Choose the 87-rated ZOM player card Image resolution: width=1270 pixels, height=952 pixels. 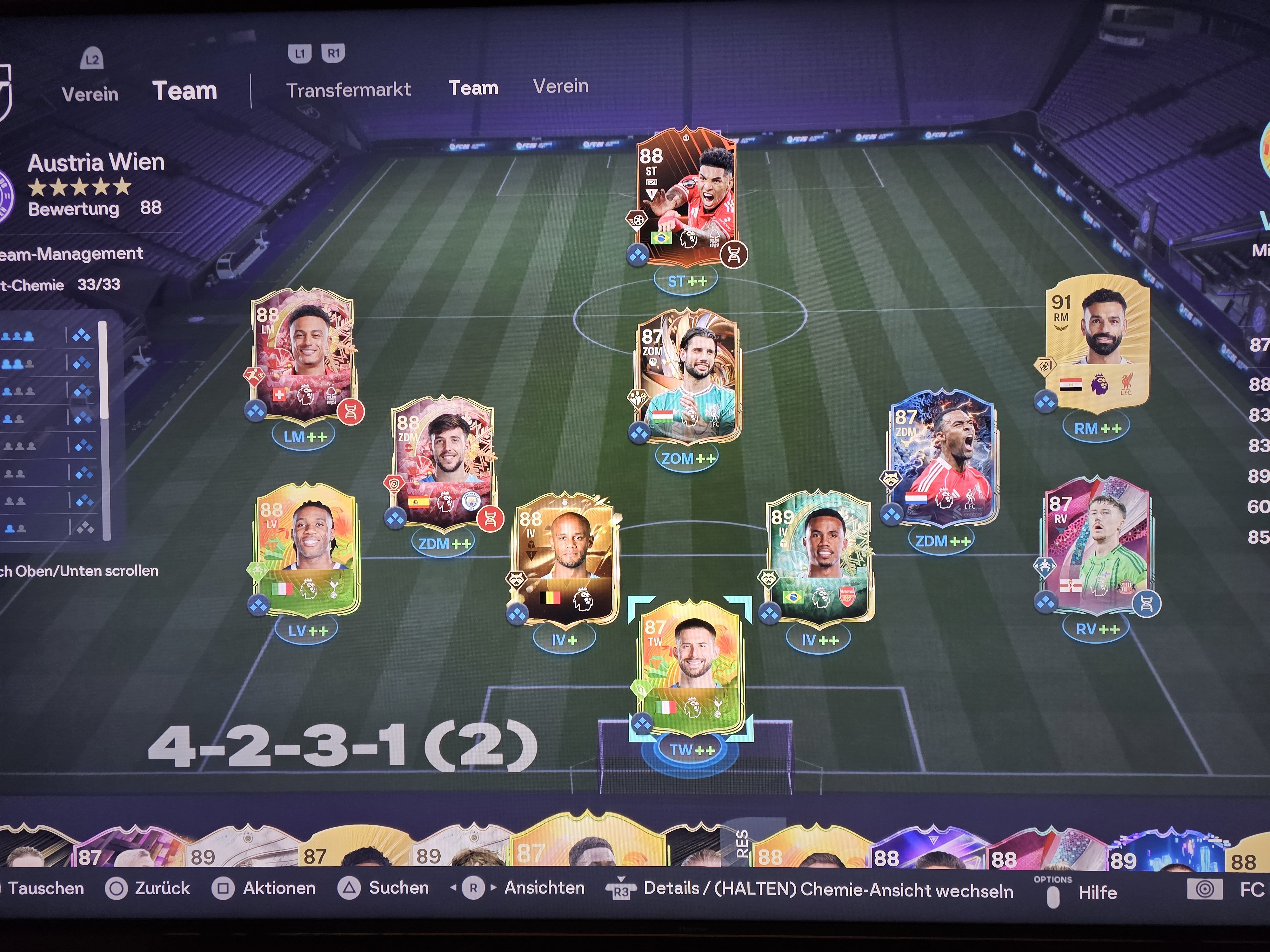(x=688, y=376)
